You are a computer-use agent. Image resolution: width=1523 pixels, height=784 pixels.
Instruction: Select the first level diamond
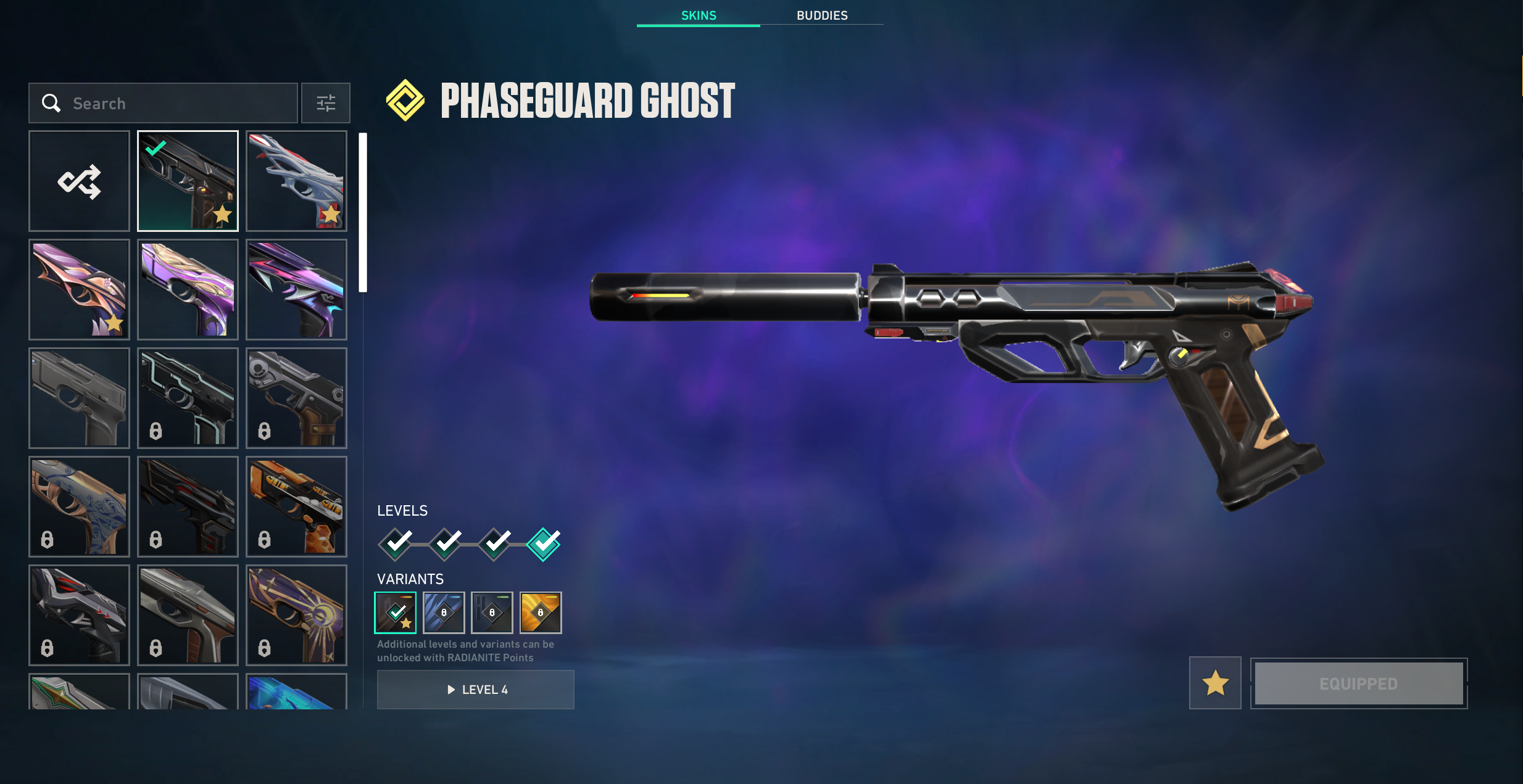tap(396, 544)
